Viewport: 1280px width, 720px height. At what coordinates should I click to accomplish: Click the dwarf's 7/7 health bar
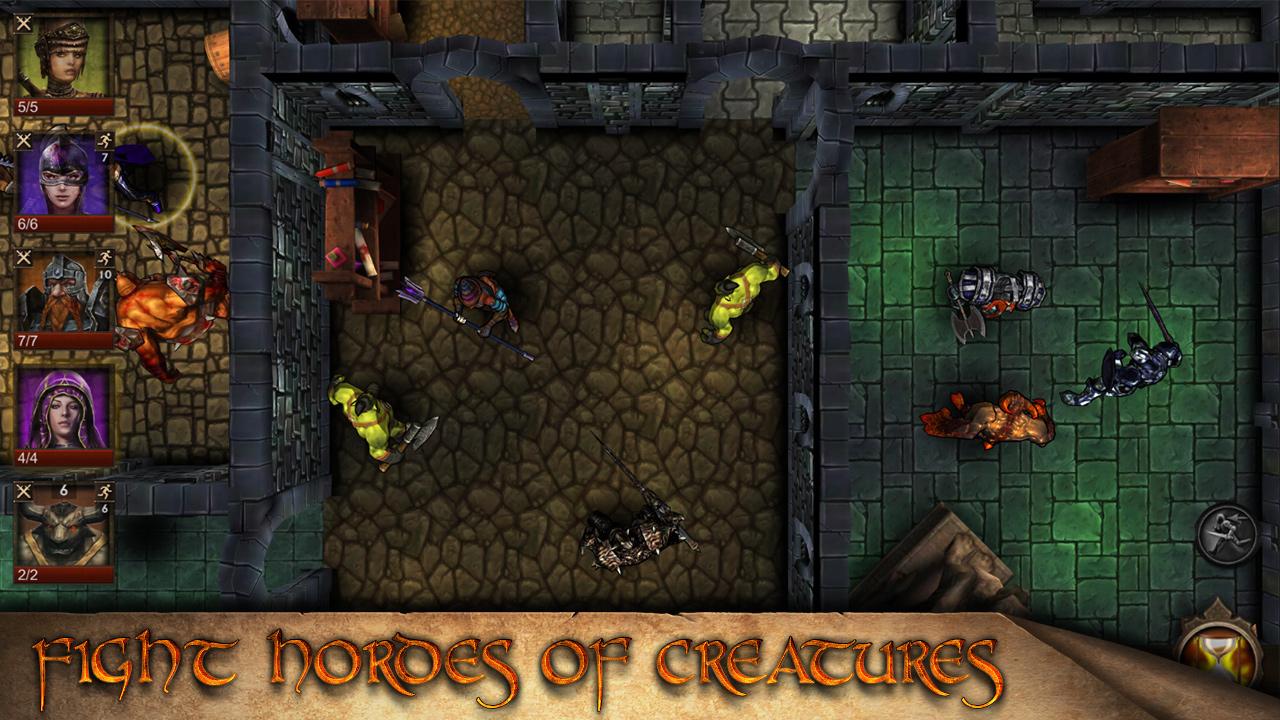(x=30, y=340)
